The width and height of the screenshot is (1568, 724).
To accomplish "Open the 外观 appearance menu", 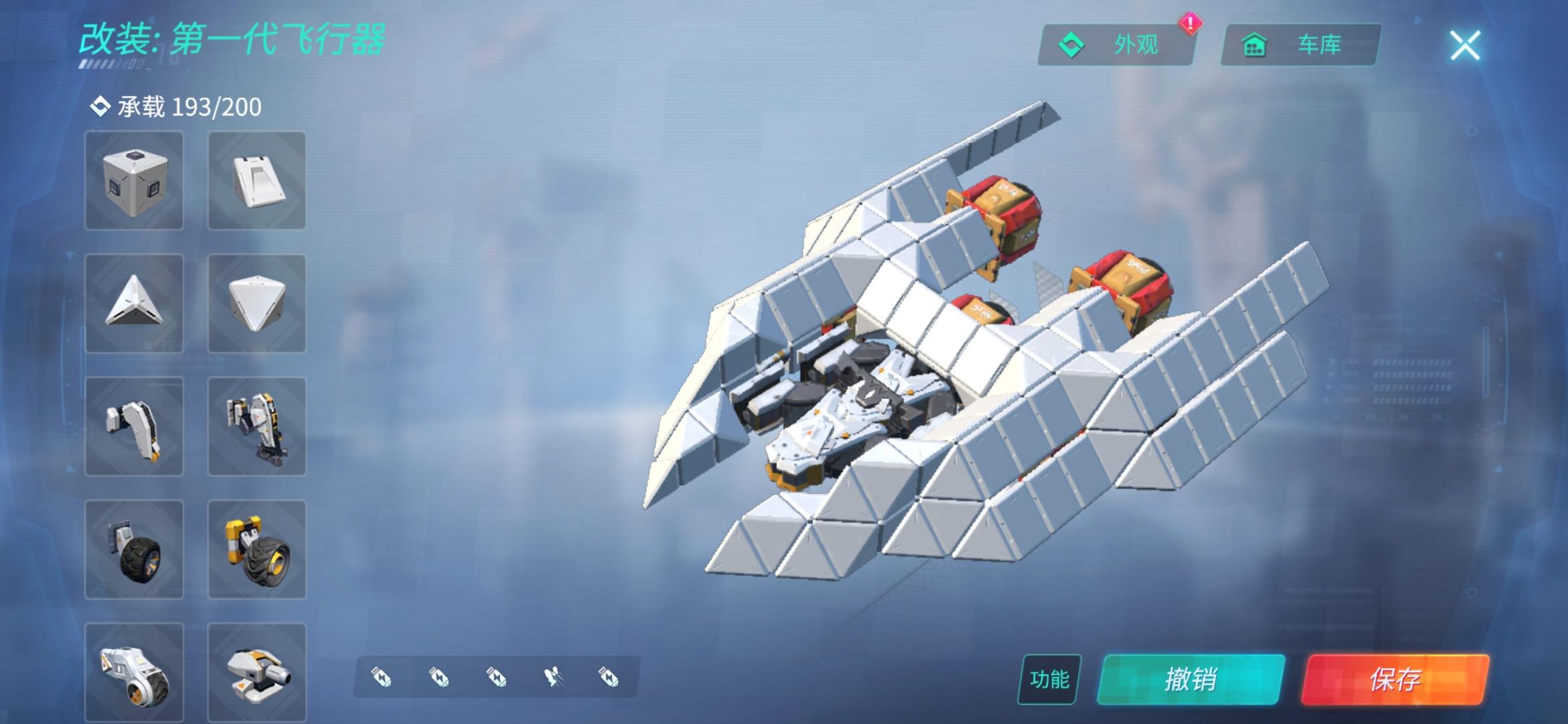I will (x=1116, y=45).
